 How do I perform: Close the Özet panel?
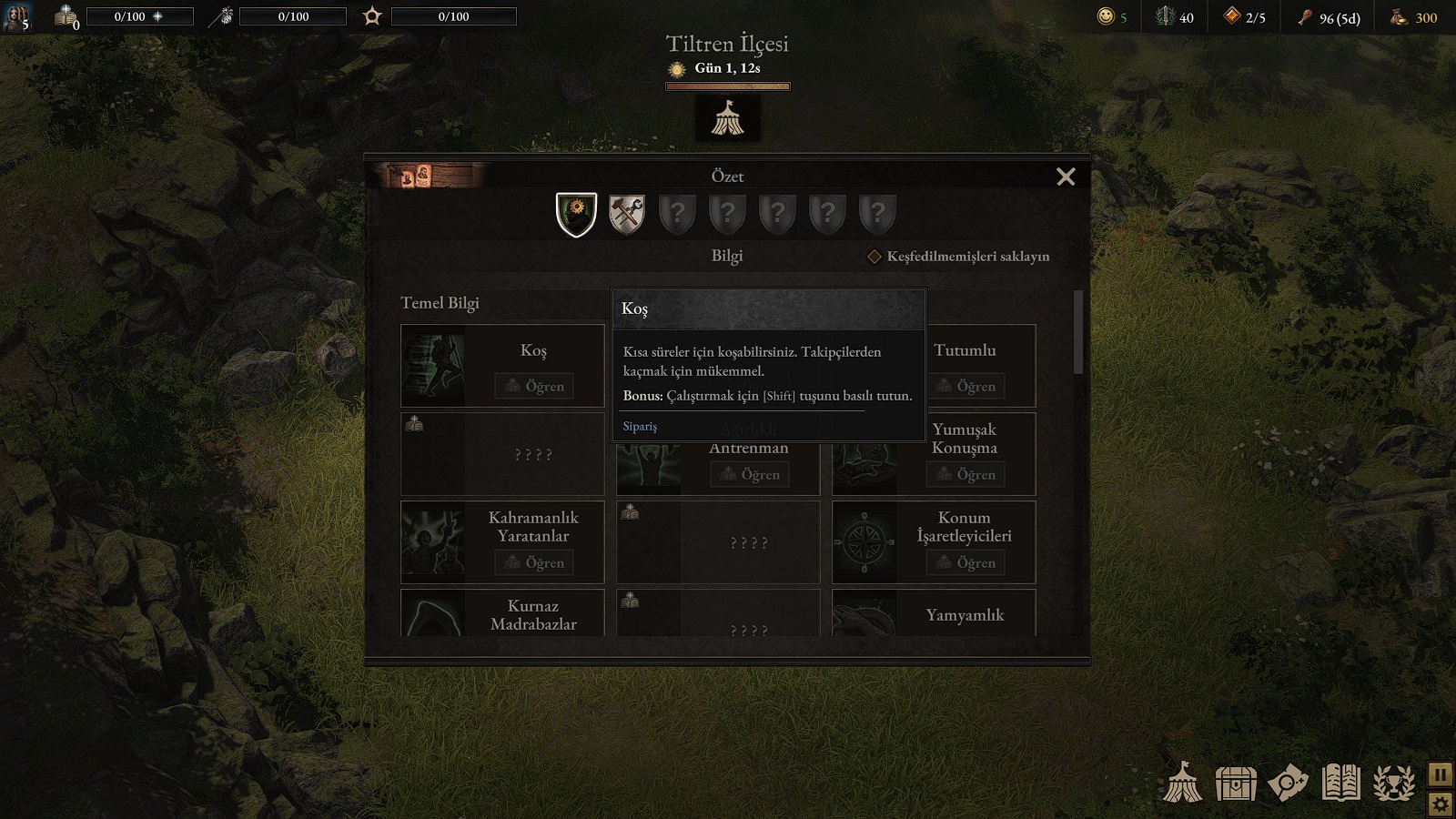pos(1066,177)
